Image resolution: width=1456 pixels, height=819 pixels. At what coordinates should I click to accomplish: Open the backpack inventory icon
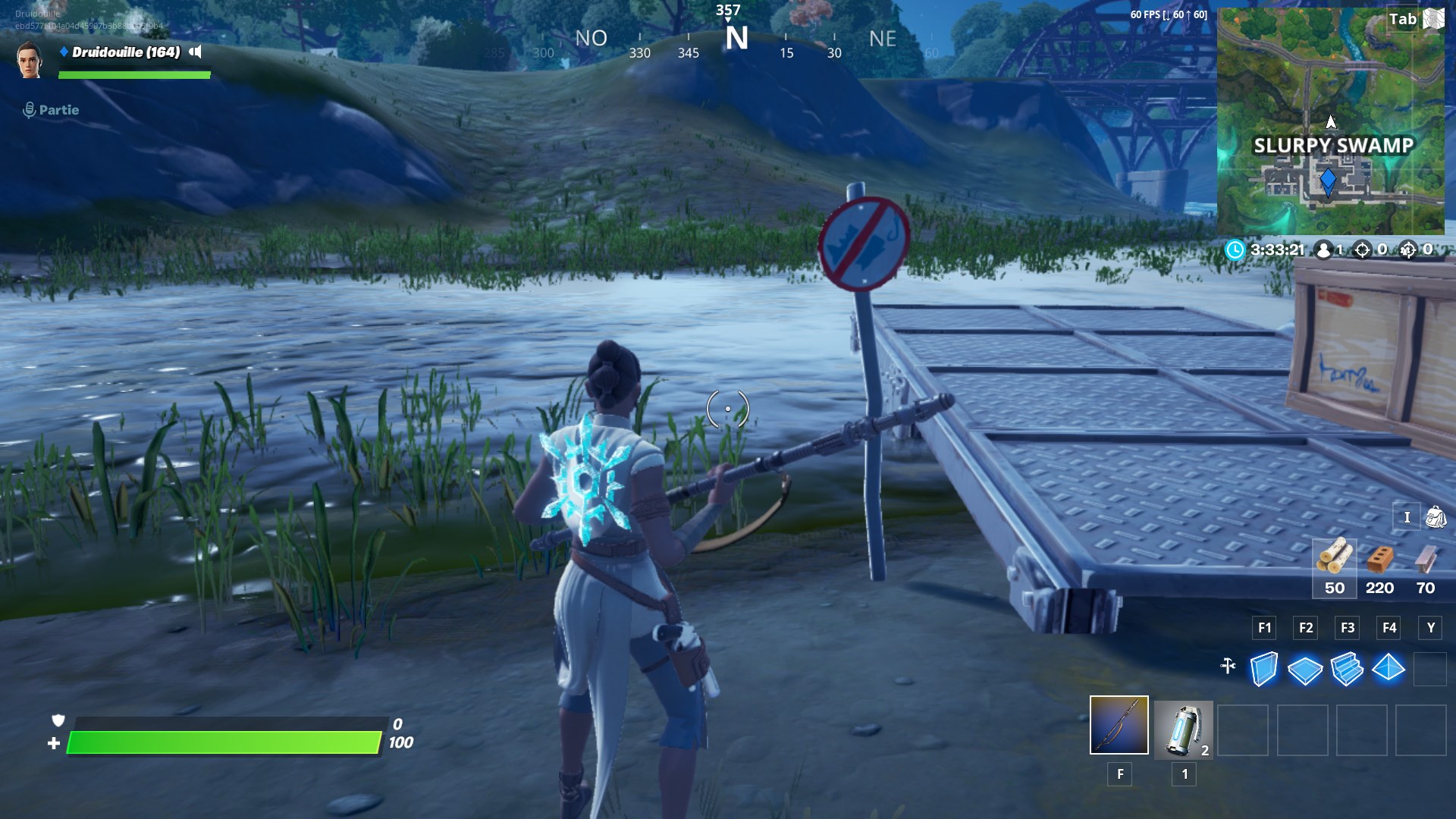[x=1436, y=516]
